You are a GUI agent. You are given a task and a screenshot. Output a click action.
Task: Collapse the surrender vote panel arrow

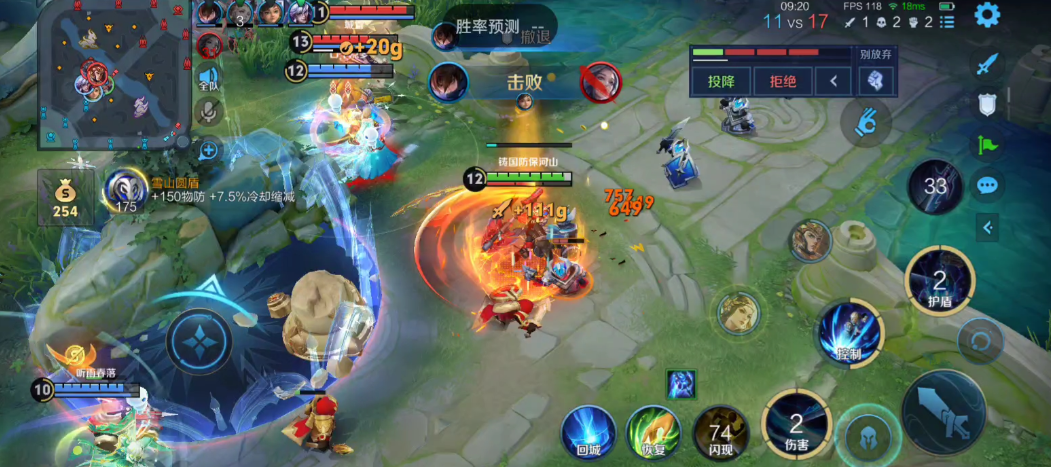(x=833, y=81)
